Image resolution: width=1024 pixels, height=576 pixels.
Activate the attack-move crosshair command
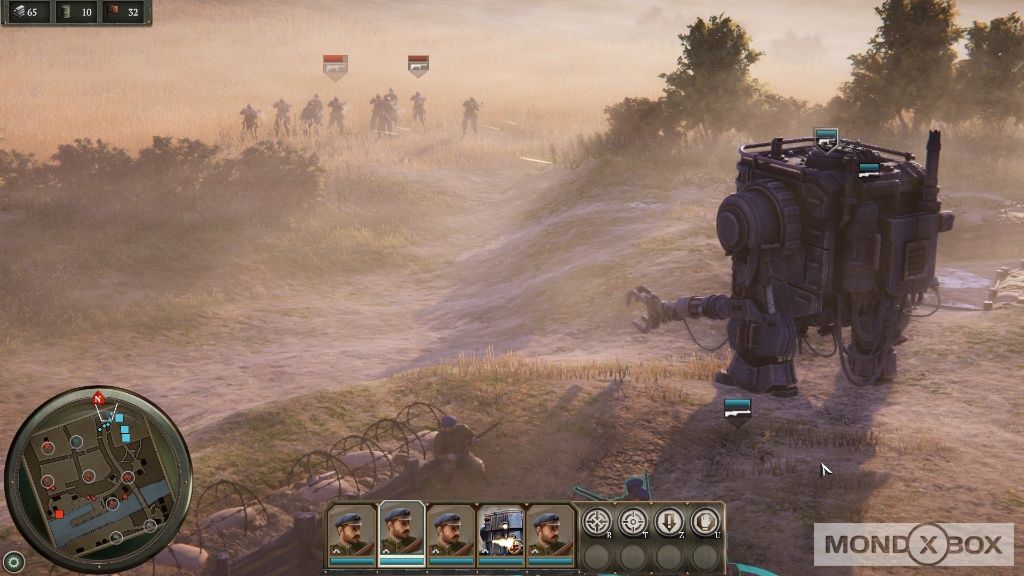[598, 521]
